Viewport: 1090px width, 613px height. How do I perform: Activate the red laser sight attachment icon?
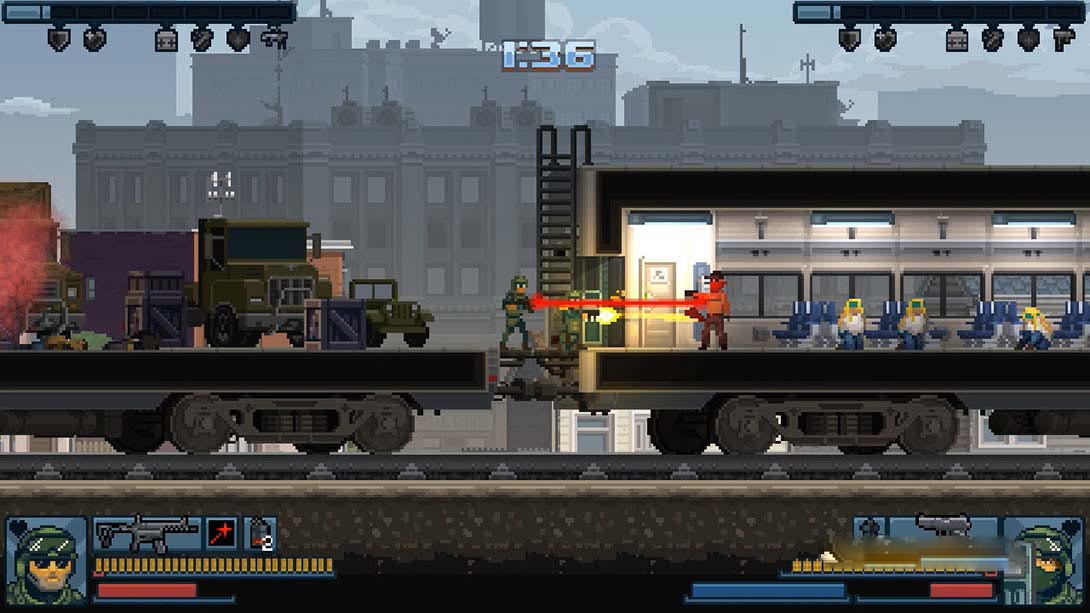coord(221,534)
